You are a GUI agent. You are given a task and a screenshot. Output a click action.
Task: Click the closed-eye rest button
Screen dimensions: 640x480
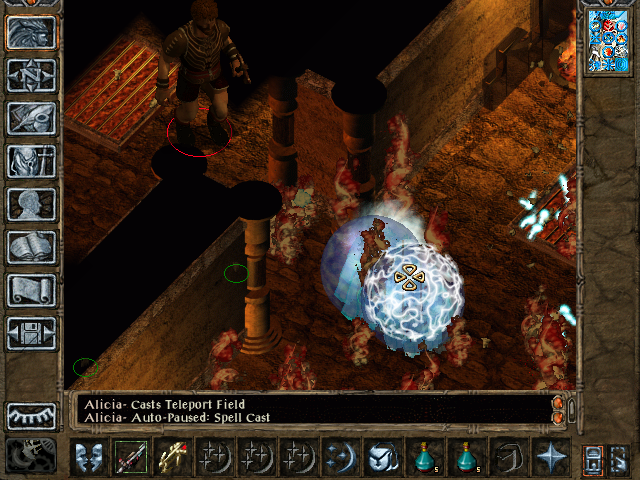(x=31, y=415)
